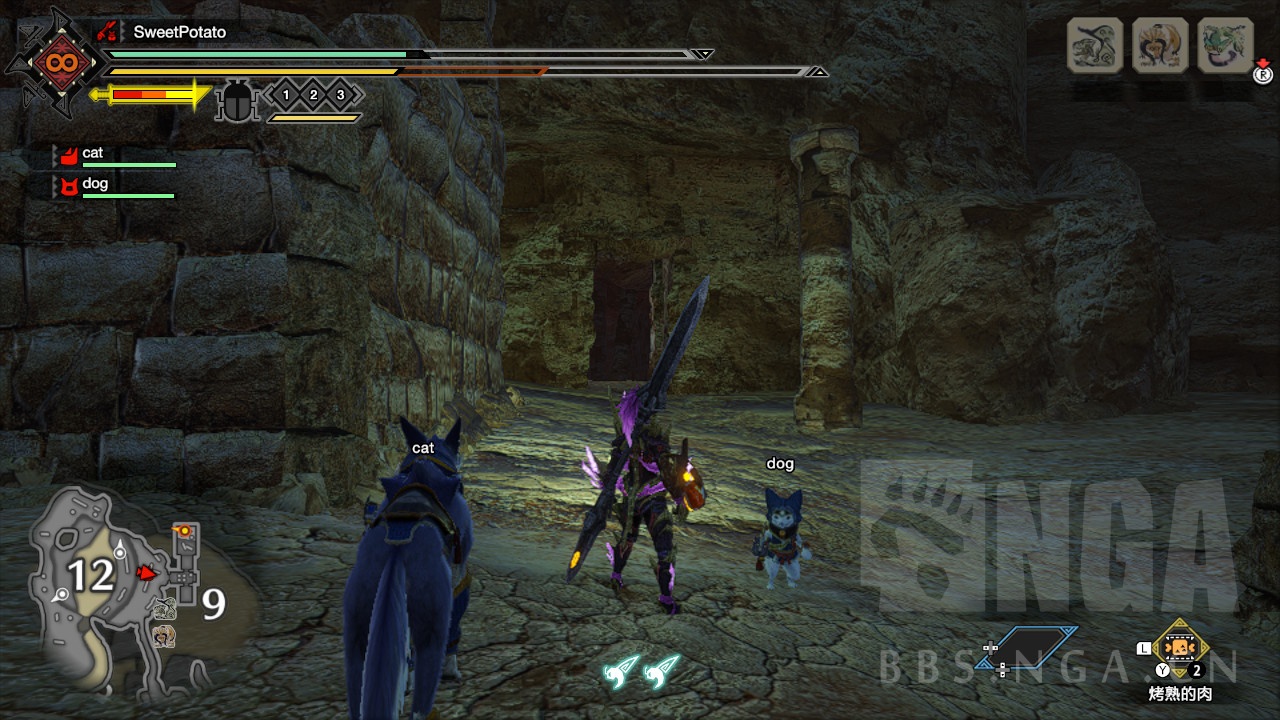Choose the orange maned monster icon
The image size is (1280, 720).
coord(1160,45)
